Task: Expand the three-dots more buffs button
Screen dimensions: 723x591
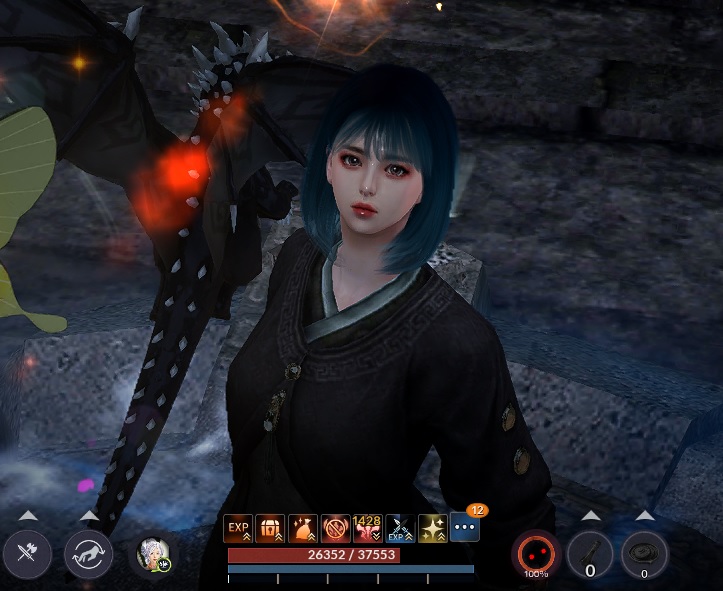Action: [x=465, y=527]
